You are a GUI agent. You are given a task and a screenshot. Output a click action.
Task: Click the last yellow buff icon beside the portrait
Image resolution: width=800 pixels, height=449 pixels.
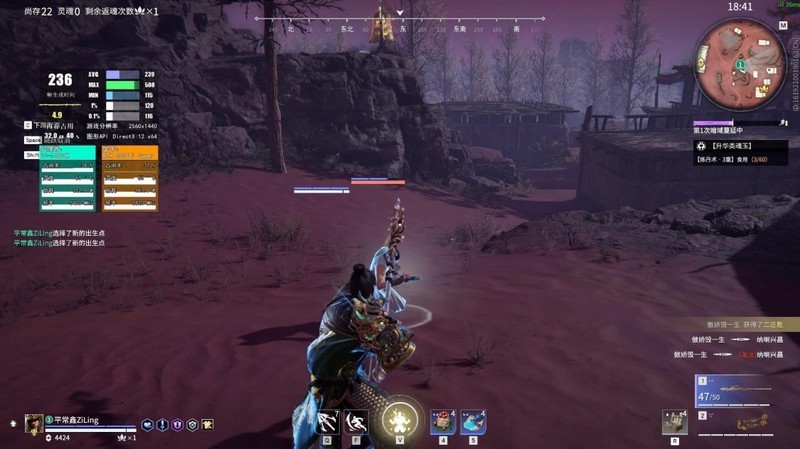click(207, 424)
